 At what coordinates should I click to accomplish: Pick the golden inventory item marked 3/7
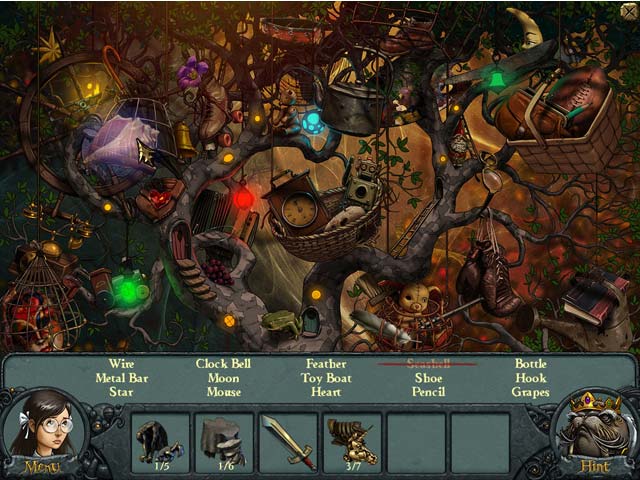click(x=352, y=441)
